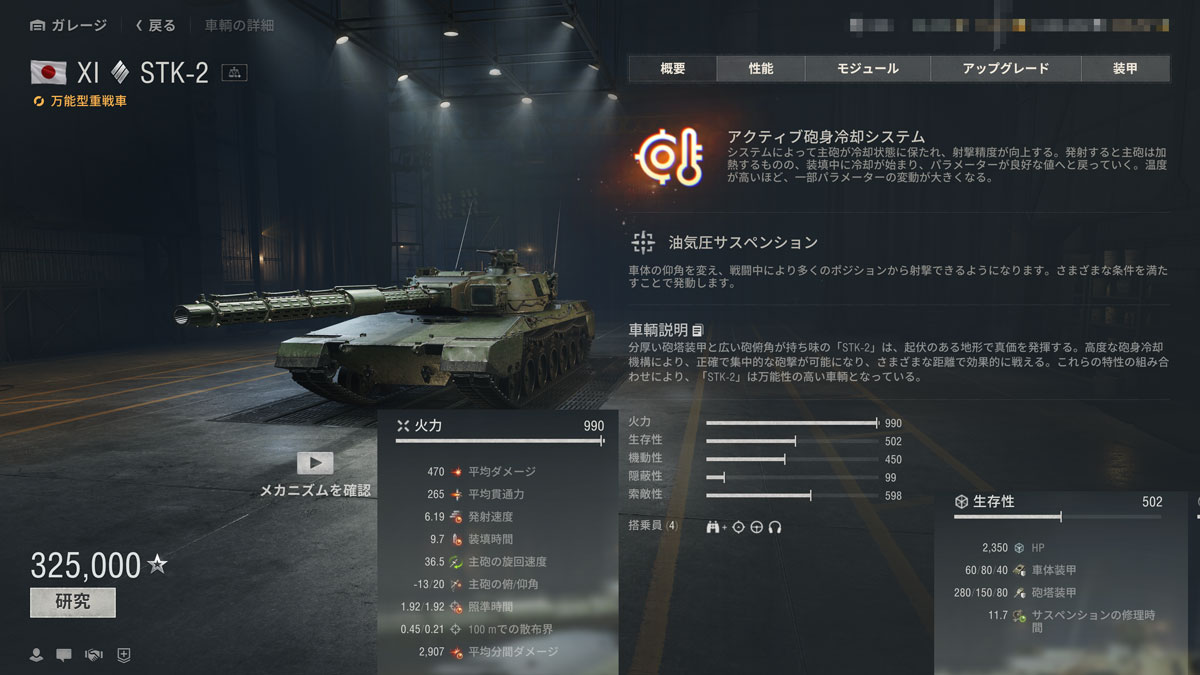Research the STK-2 with 研究 button
The height and width of the screenshot is (675, 1200).
point(73,602)
